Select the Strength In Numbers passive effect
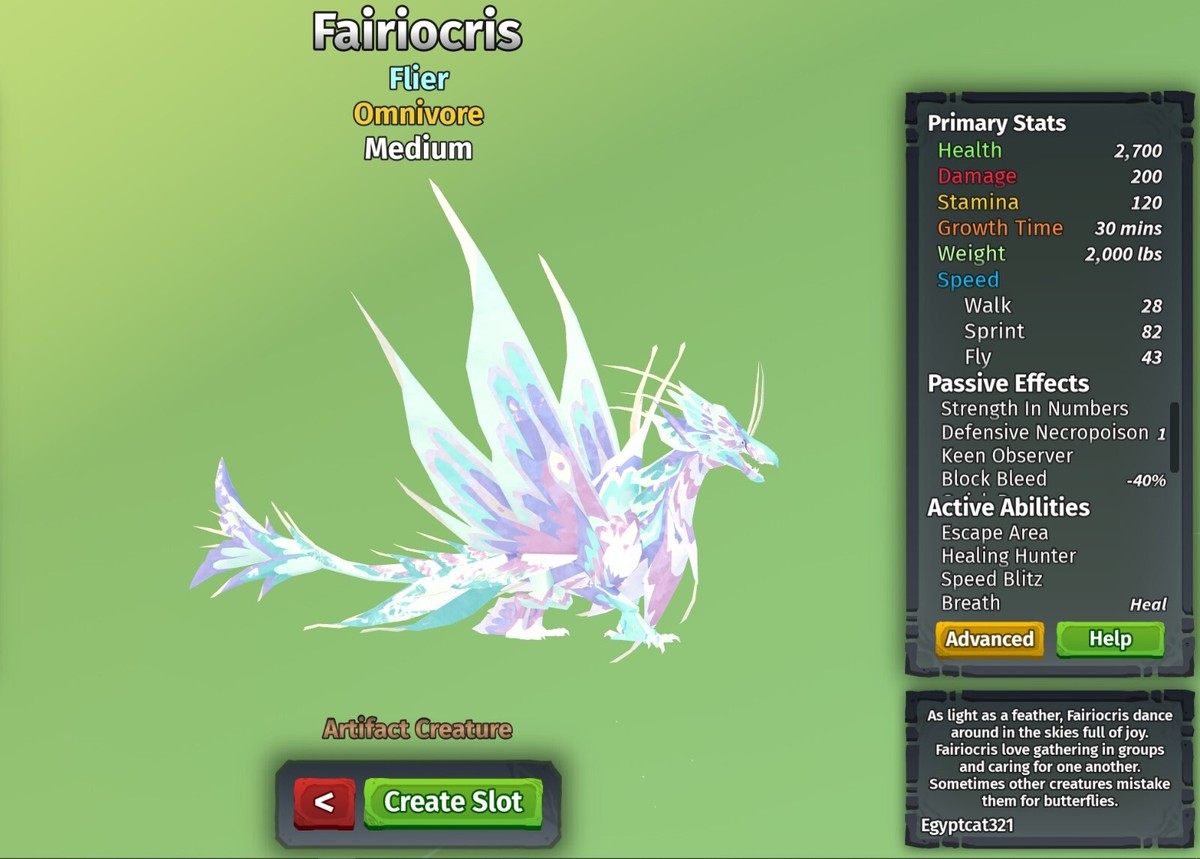The image size is (1200, 859). pyautogui.click(x=1034, y=408)
